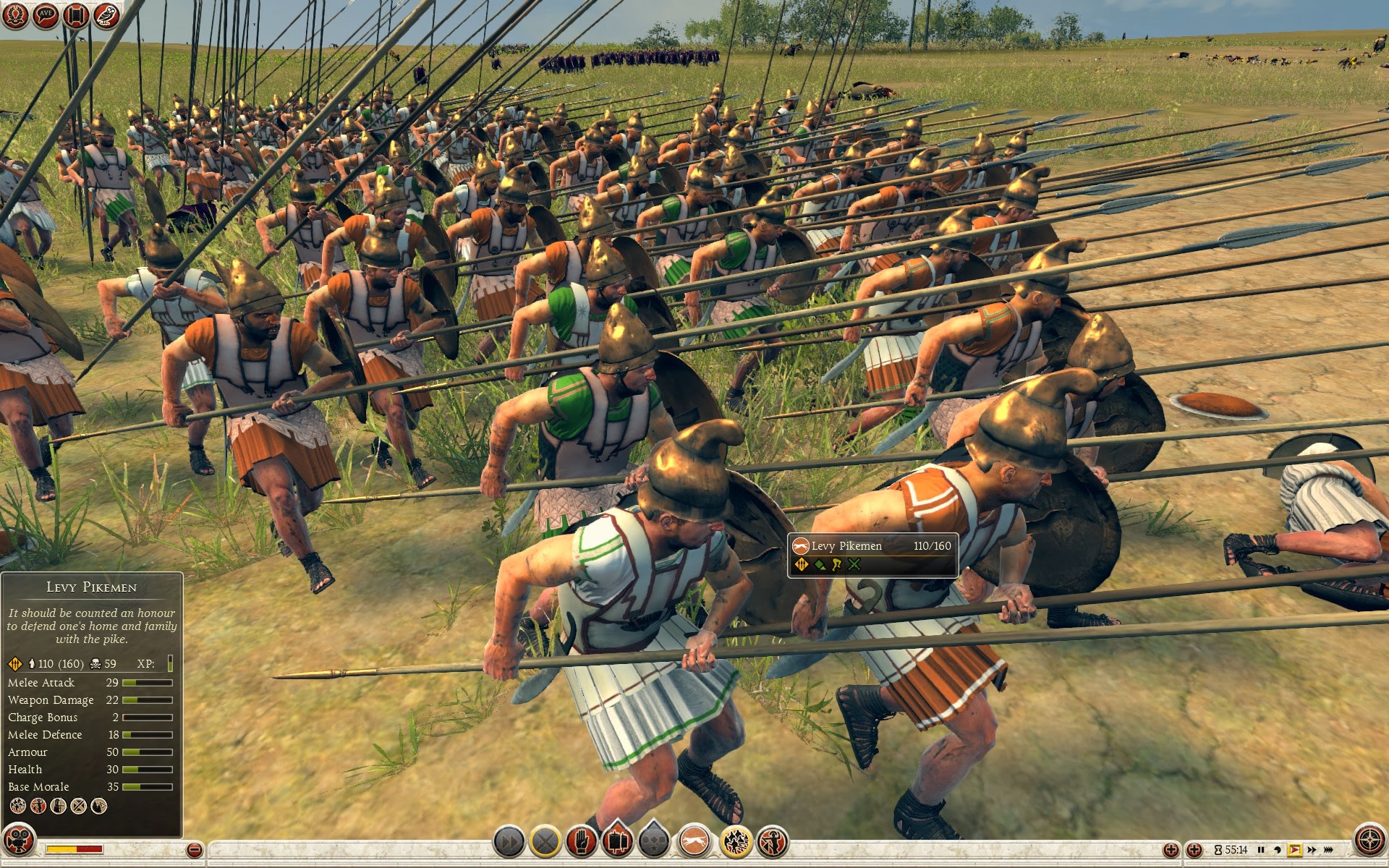Toggle the pike phalanx formation ability

point(736,842)
